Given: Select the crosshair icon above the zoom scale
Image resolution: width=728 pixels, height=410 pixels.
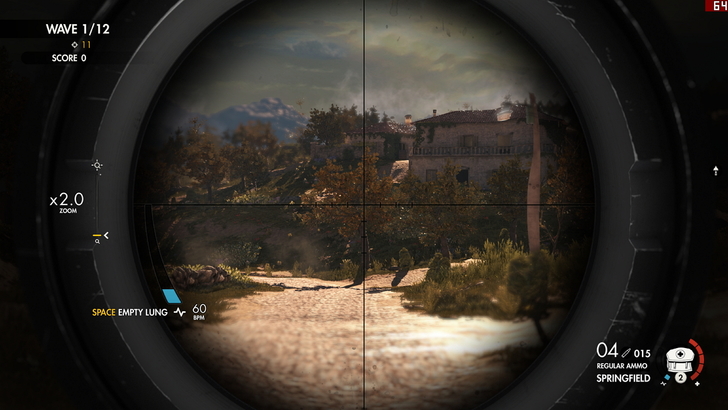Looking at the screenshot, I should click(x=97, y=165).
